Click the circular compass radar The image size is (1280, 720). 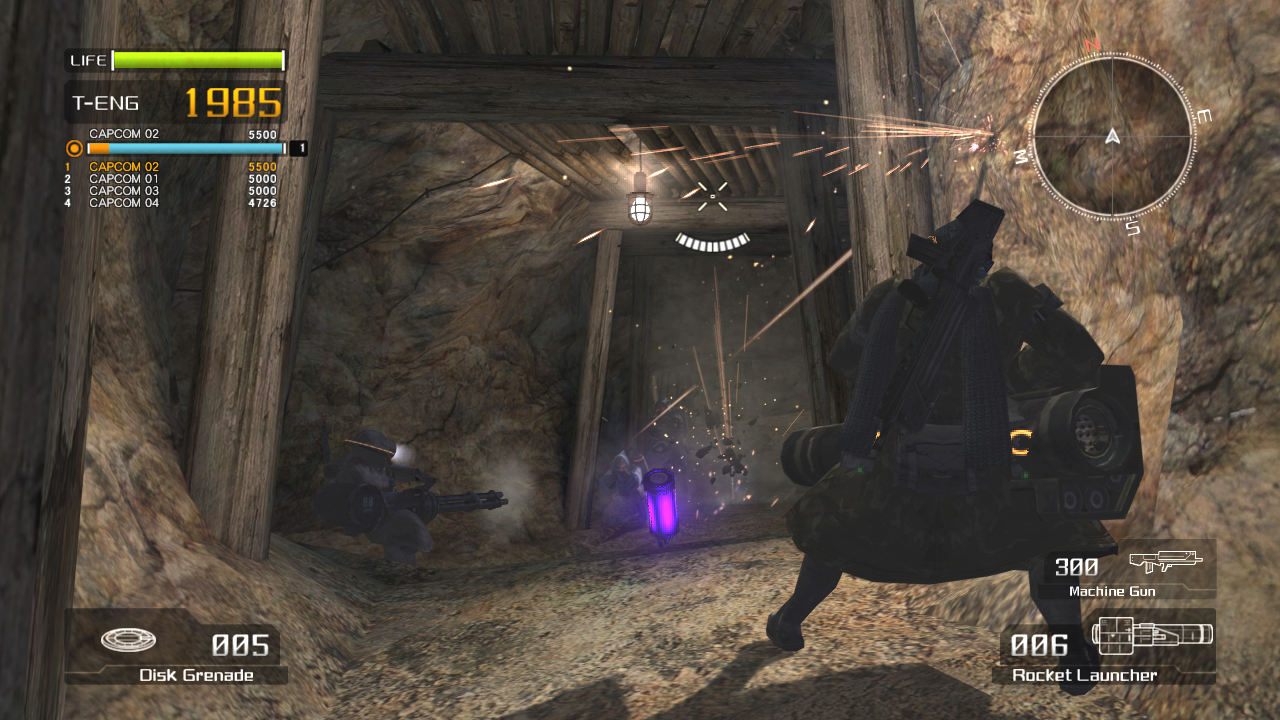tap(1112, 134)
